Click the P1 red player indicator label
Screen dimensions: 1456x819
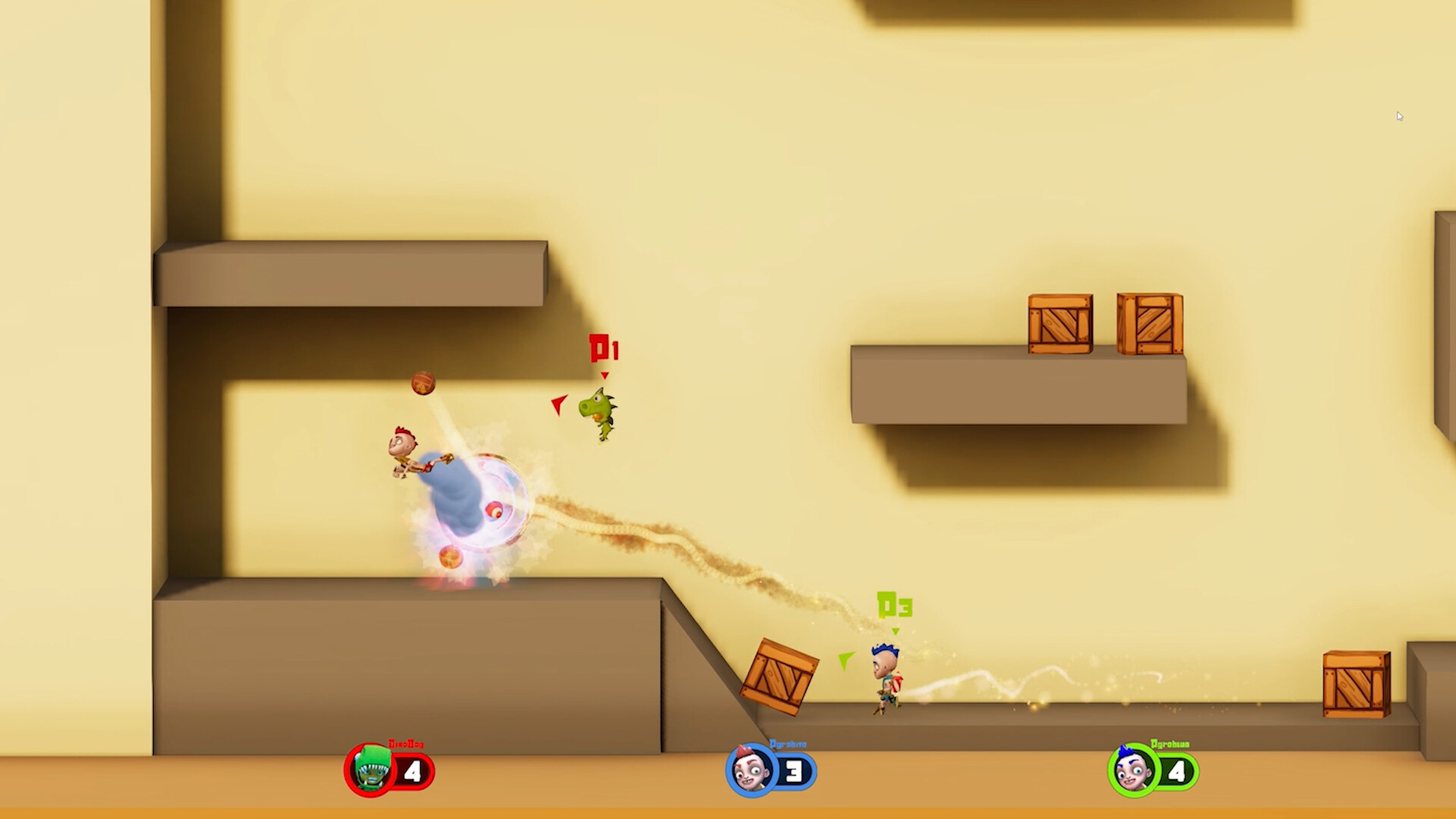(x=604, y=350)
